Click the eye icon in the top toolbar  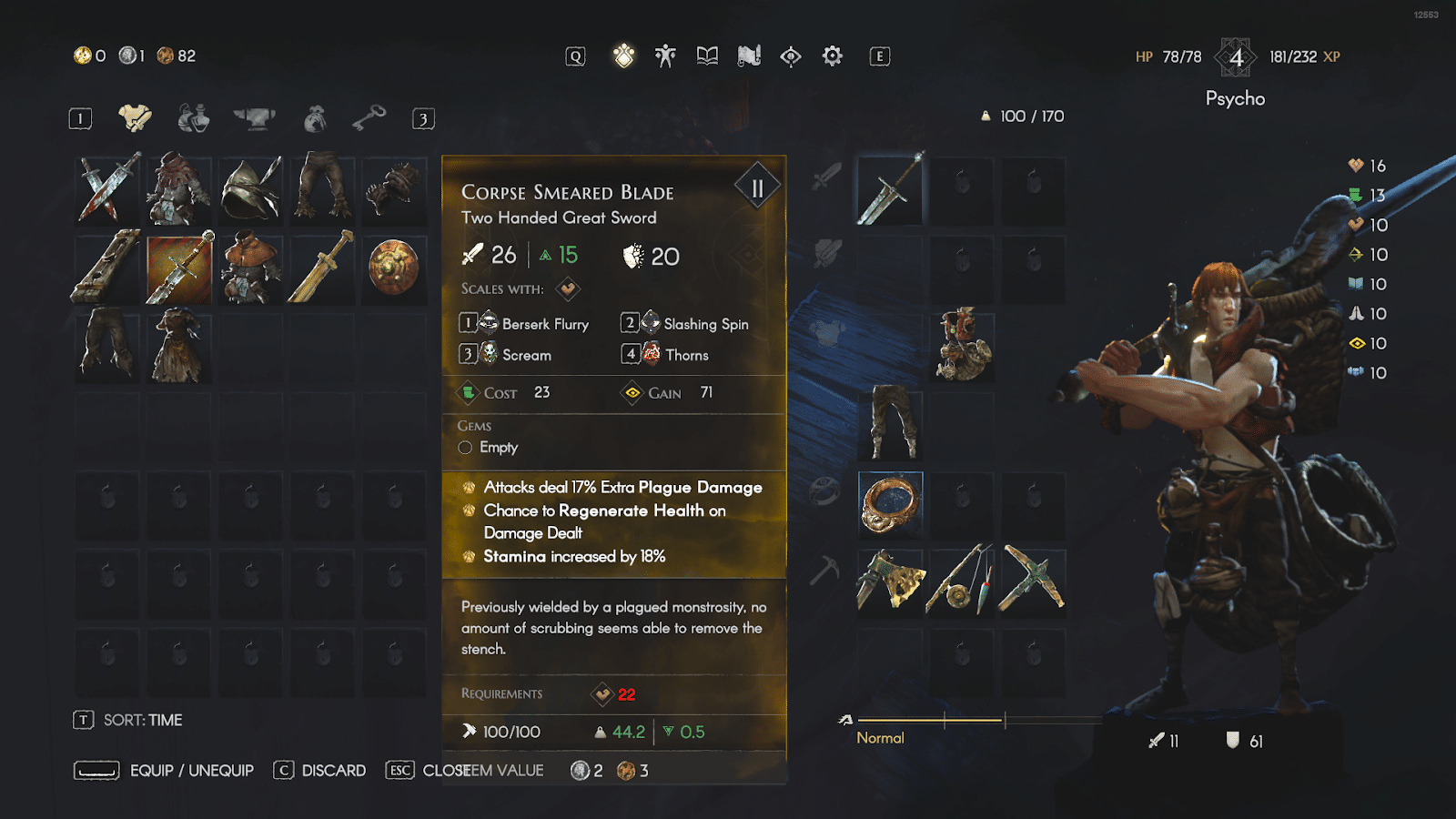[789, 56]
